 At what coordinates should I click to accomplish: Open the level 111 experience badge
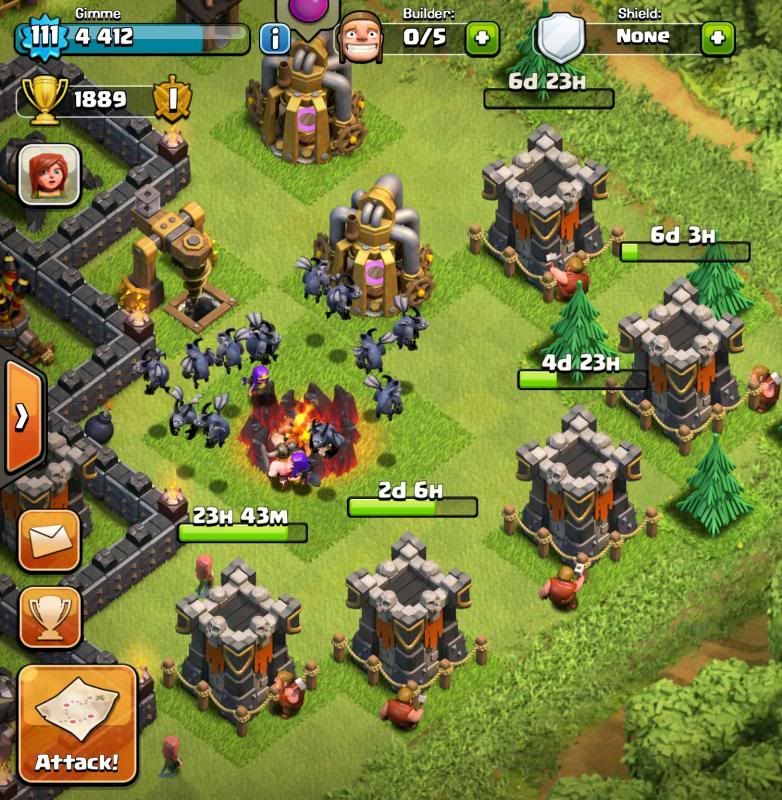44,38
